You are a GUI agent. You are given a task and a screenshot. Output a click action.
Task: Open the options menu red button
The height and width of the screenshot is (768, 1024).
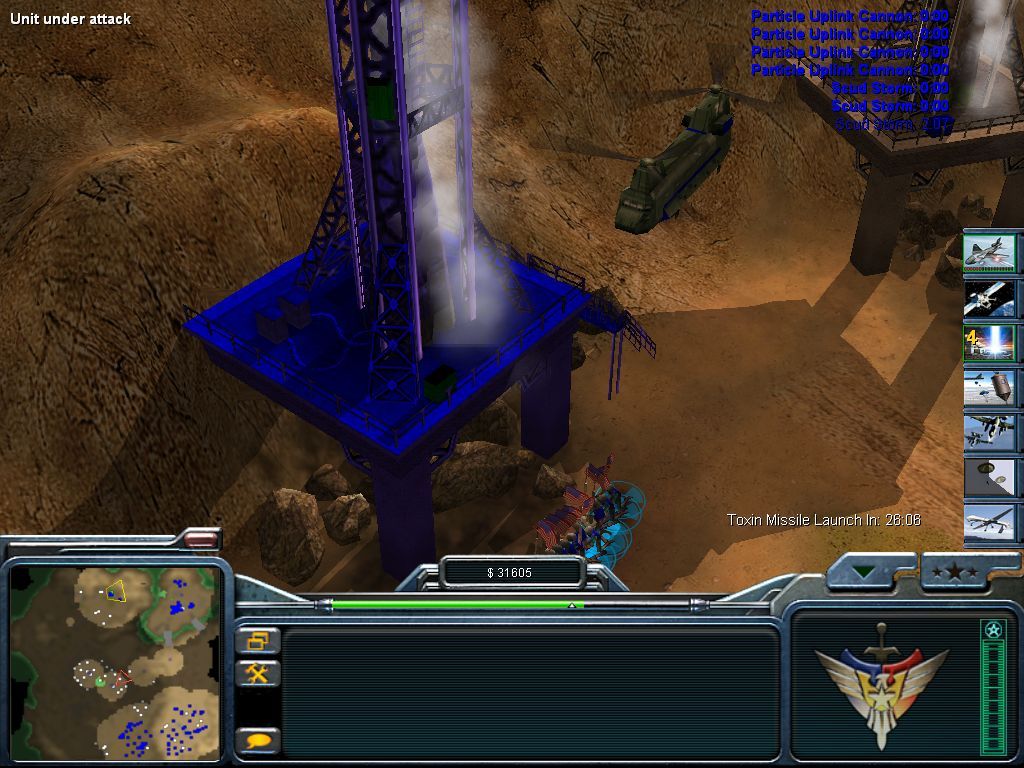pyautogui.click(x=201, y=540)
